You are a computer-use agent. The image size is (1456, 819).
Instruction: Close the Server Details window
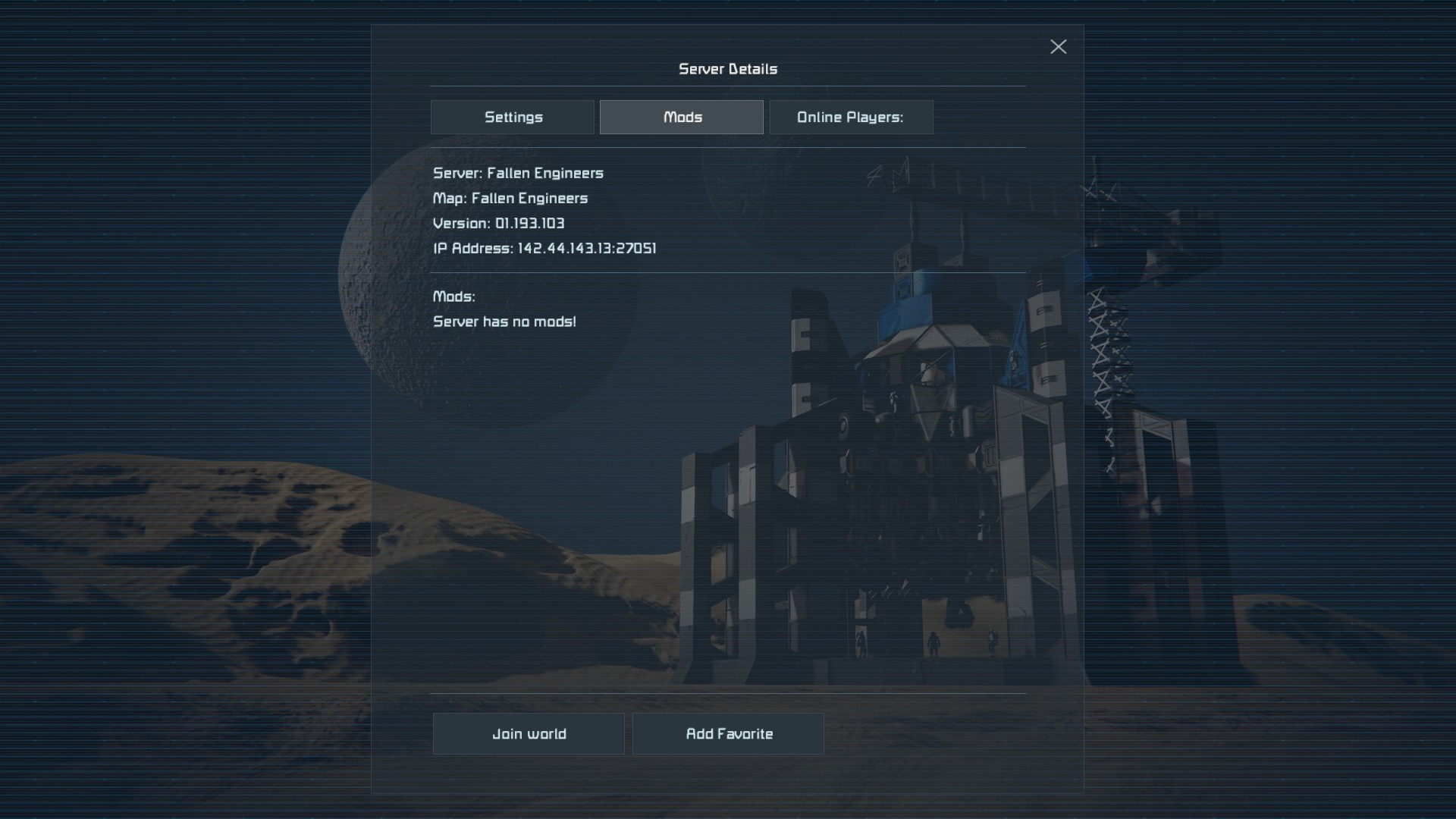click(1058, 47)
